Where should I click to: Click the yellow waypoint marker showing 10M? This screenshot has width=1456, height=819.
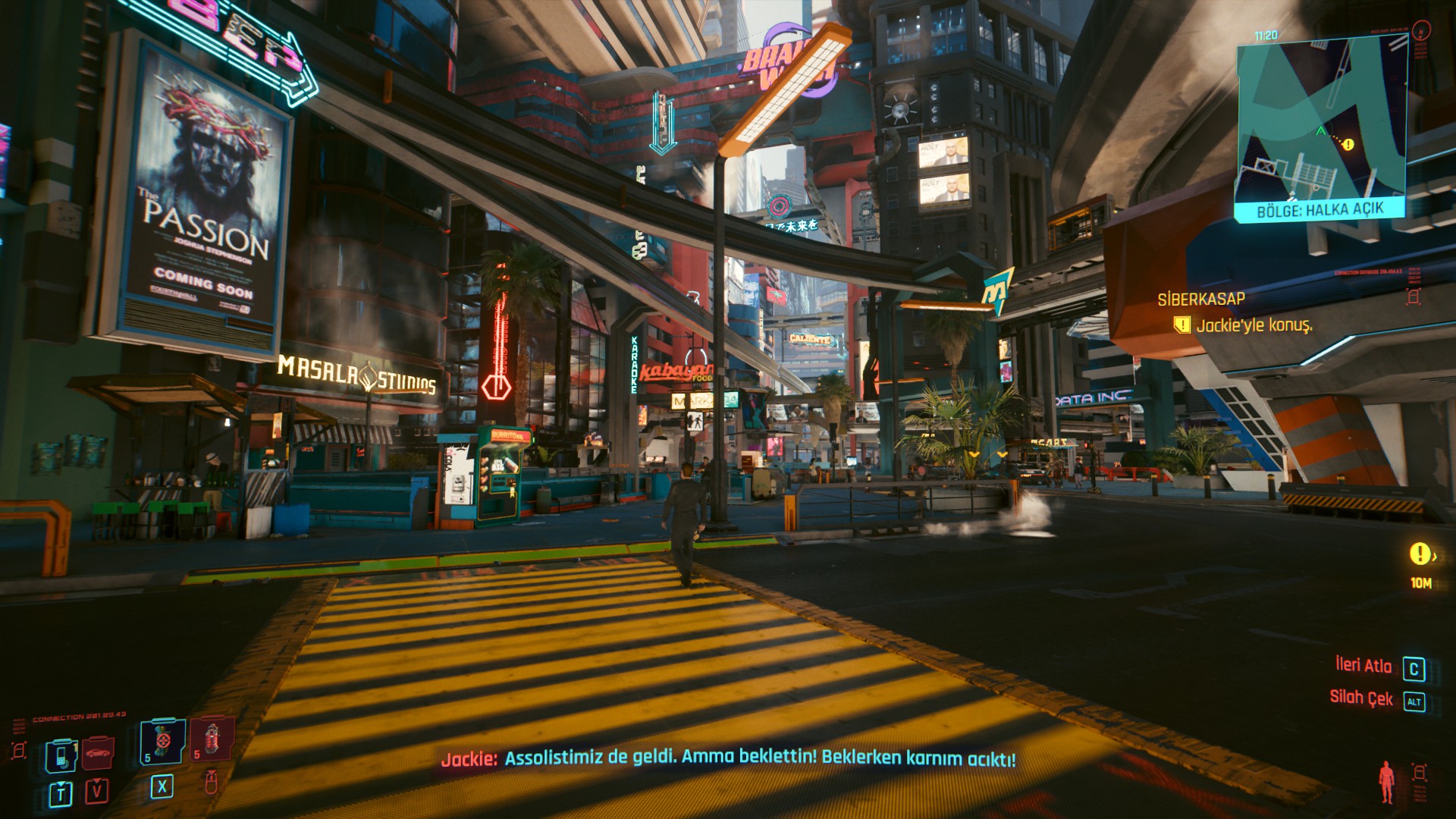(x=1420, y=554)
